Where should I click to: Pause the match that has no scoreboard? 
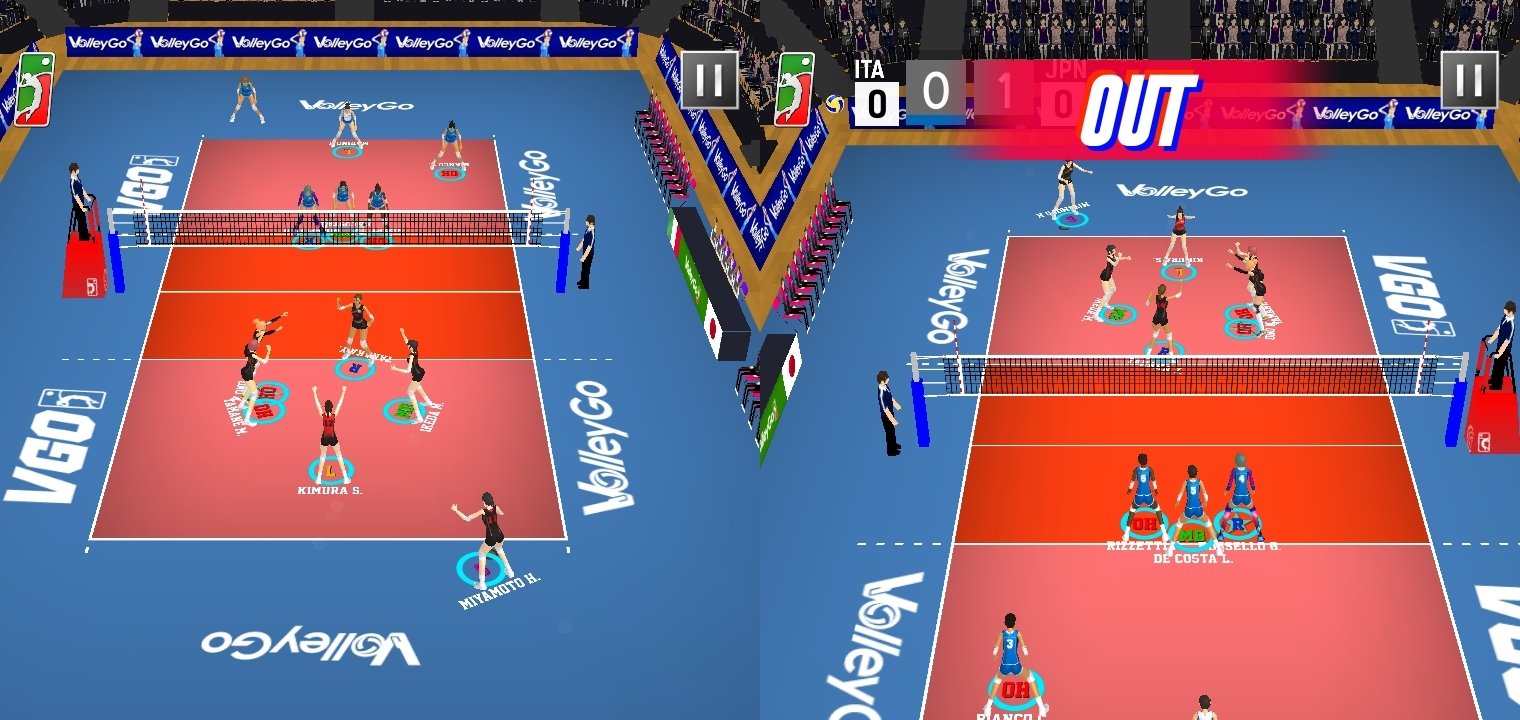pos(709,79)
